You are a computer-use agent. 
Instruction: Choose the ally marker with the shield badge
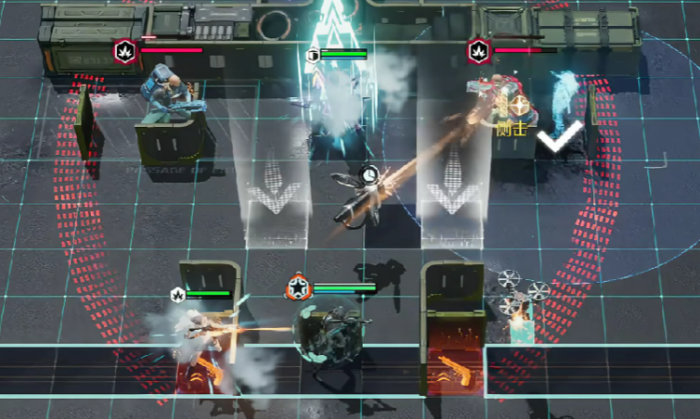click(313, 55)
